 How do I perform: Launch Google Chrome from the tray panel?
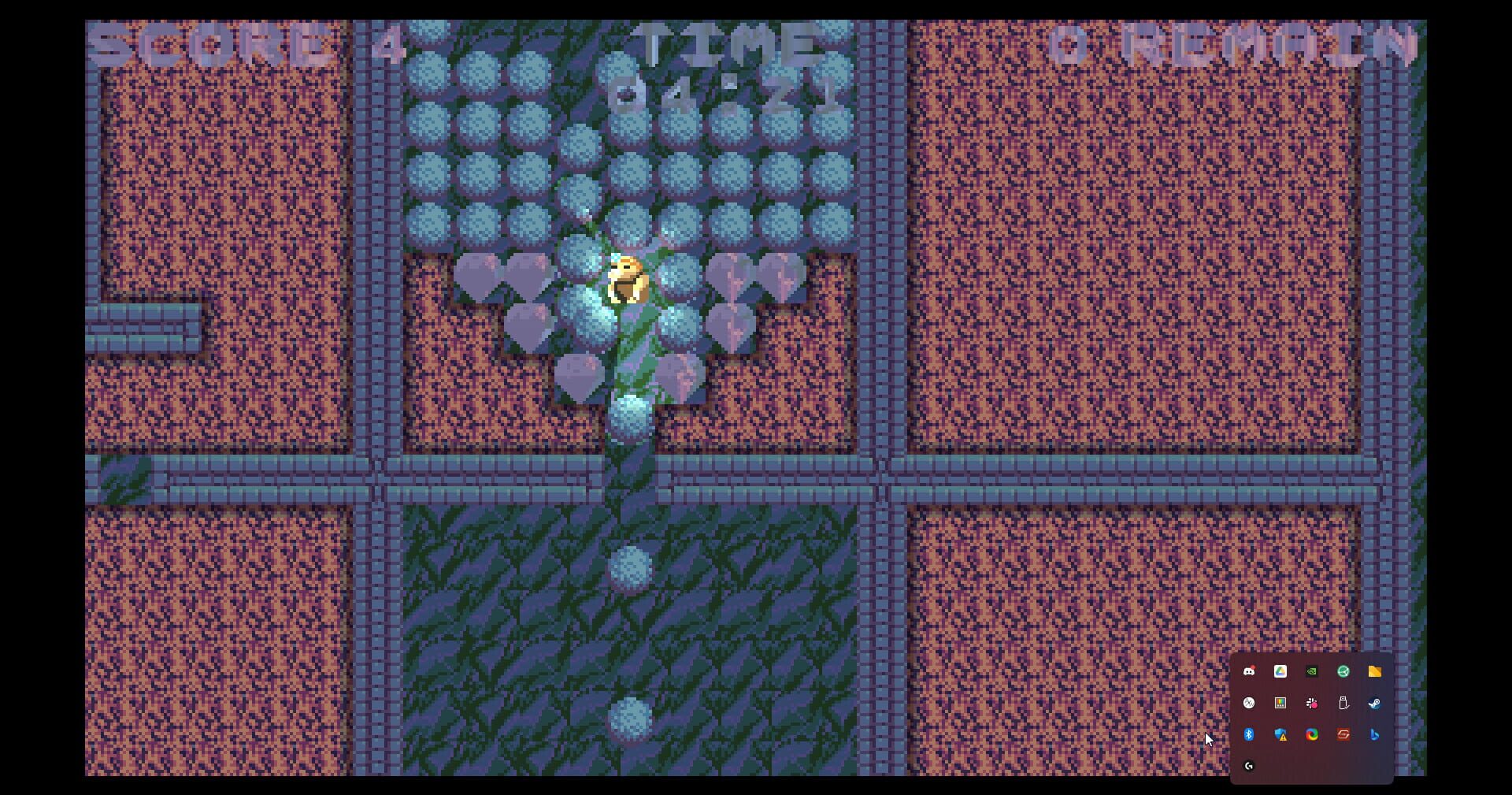[1310, 735]
